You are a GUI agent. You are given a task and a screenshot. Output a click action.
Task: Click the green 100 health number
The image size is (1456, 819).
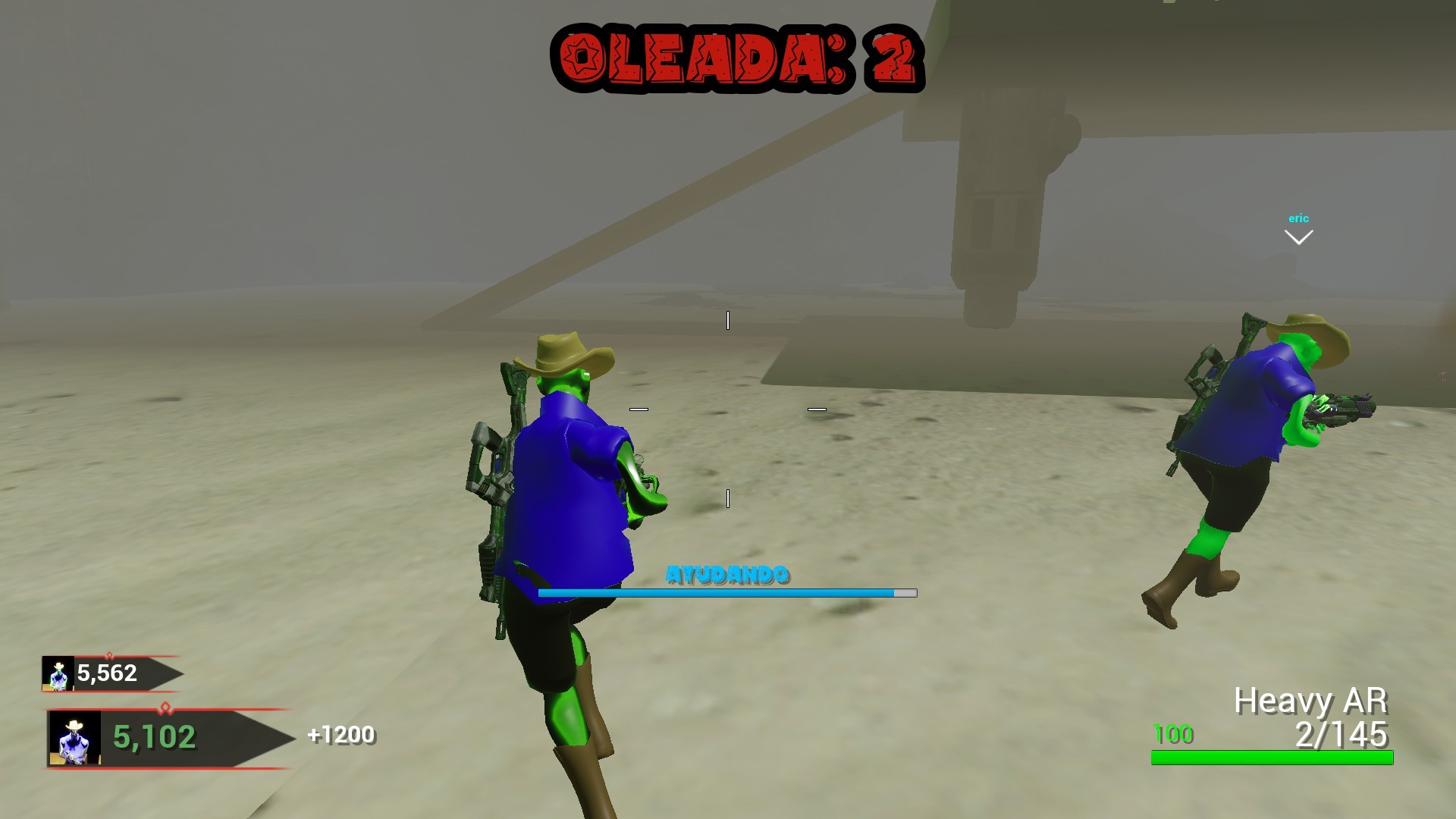point(1172,734)
